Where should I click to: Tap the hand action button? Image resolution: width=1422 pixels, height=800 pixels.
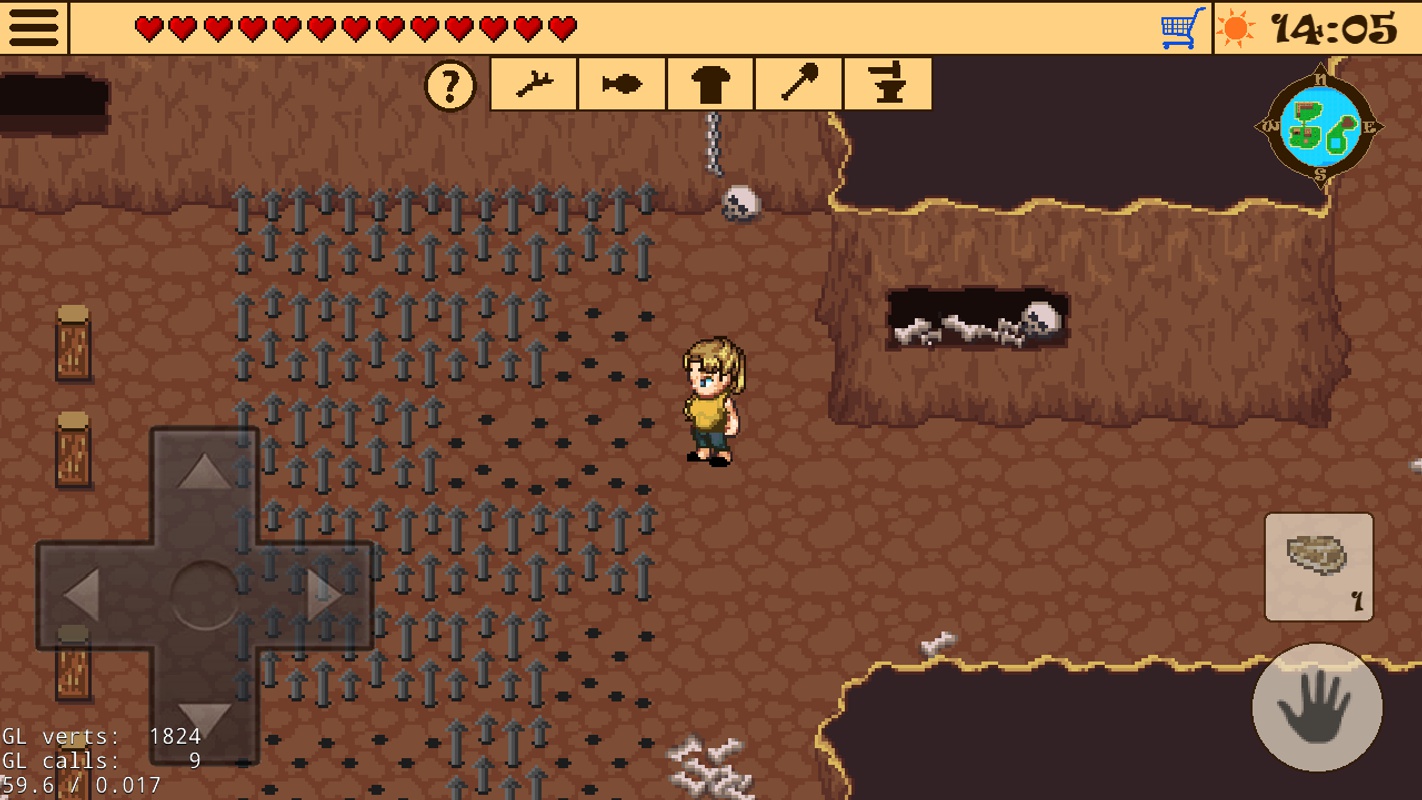[x=1318, y=710]
